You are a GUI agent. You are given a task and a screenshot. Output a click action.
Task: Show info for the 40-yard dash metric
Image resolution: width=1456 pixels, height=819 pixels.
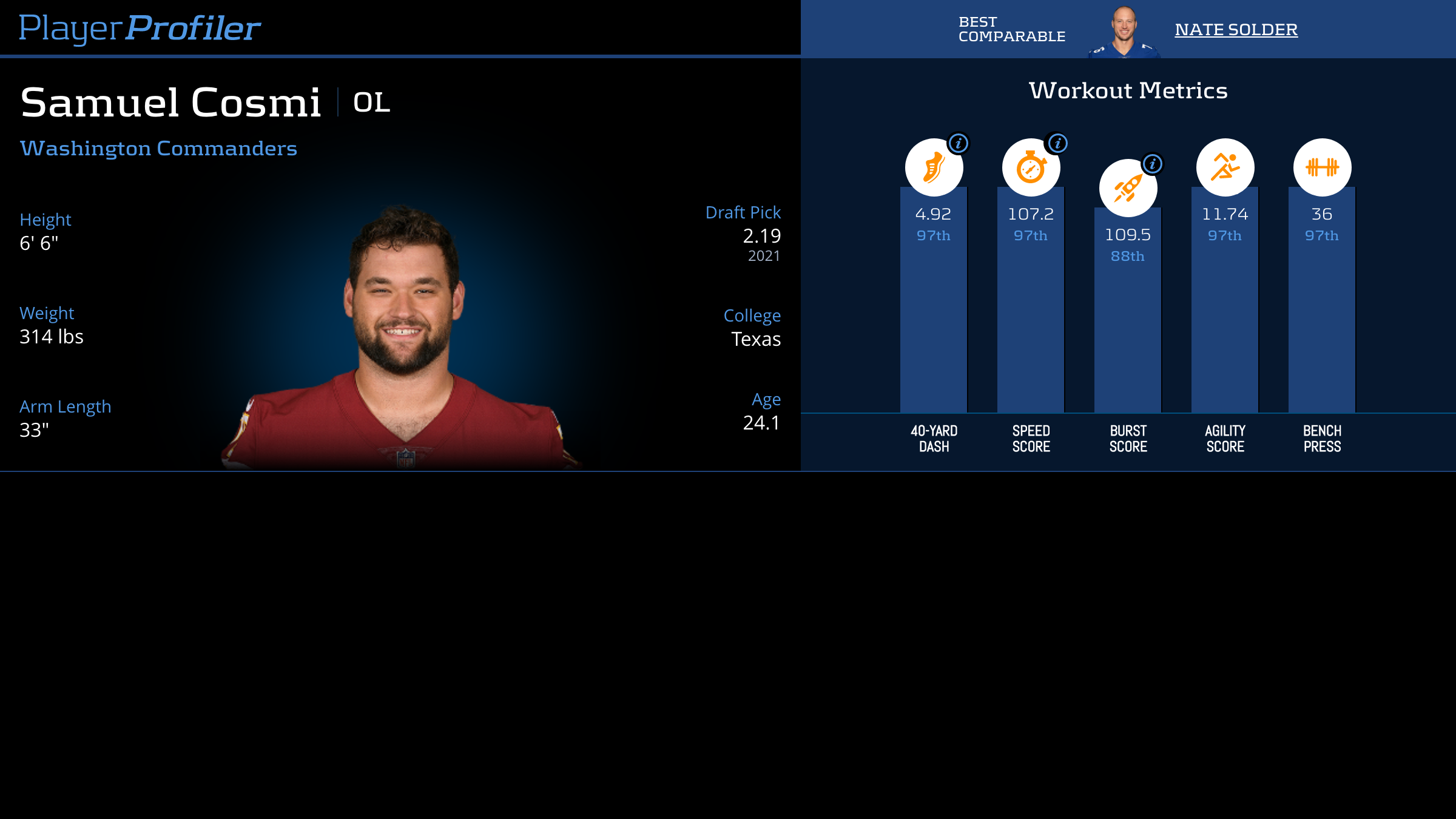pos(959,143)
